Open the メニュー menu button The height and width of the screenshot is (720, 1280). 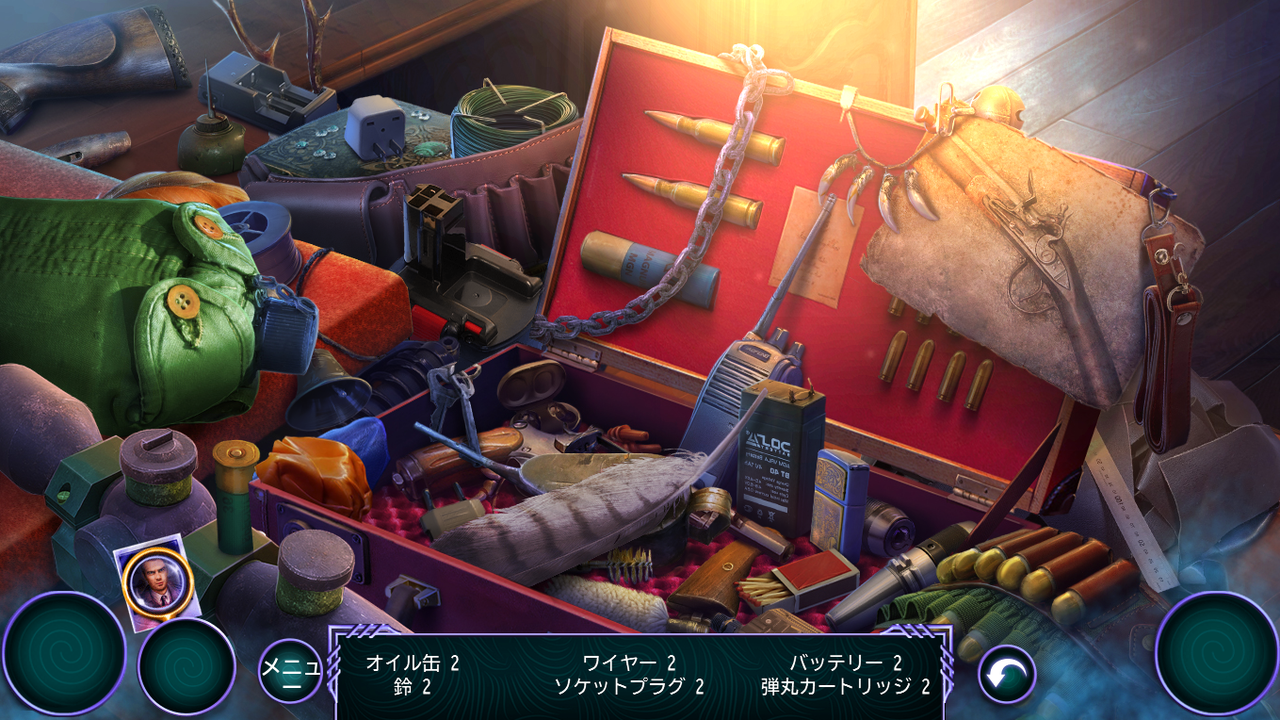(290, 671)
